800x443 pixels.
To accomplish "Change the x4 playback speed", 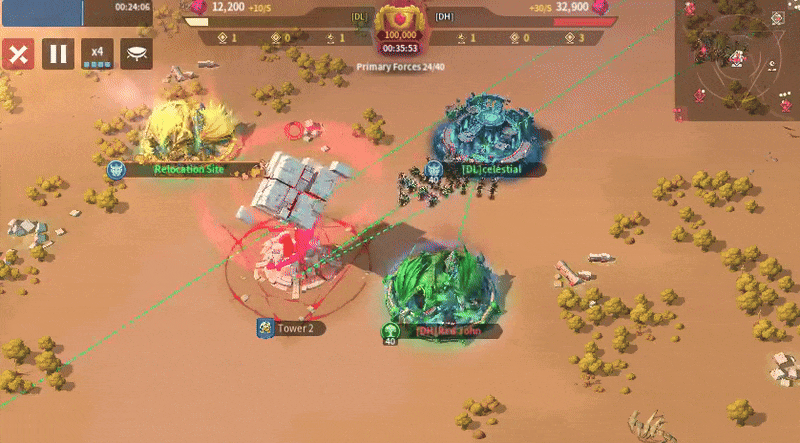I will (97, 54).
